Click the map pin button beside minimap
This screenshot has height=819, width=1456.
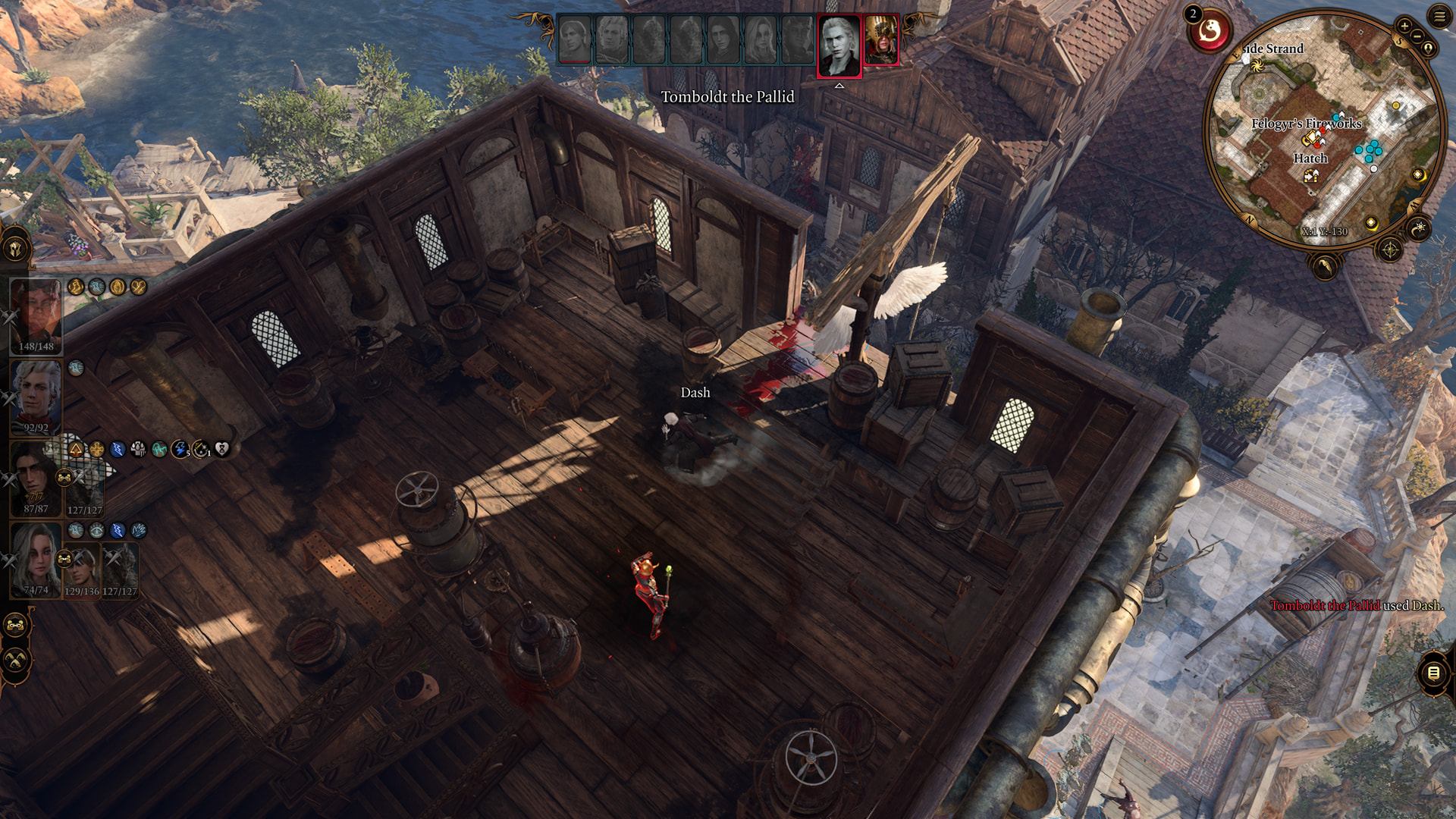(1429, 49)
